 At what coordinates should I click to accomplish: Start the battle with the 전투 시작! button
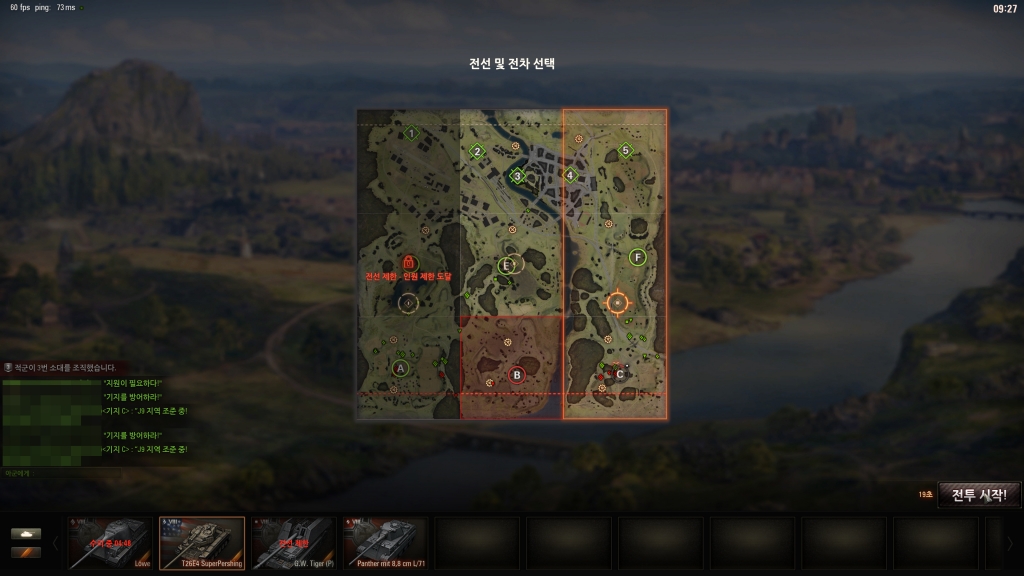click(x=979, y=494)
